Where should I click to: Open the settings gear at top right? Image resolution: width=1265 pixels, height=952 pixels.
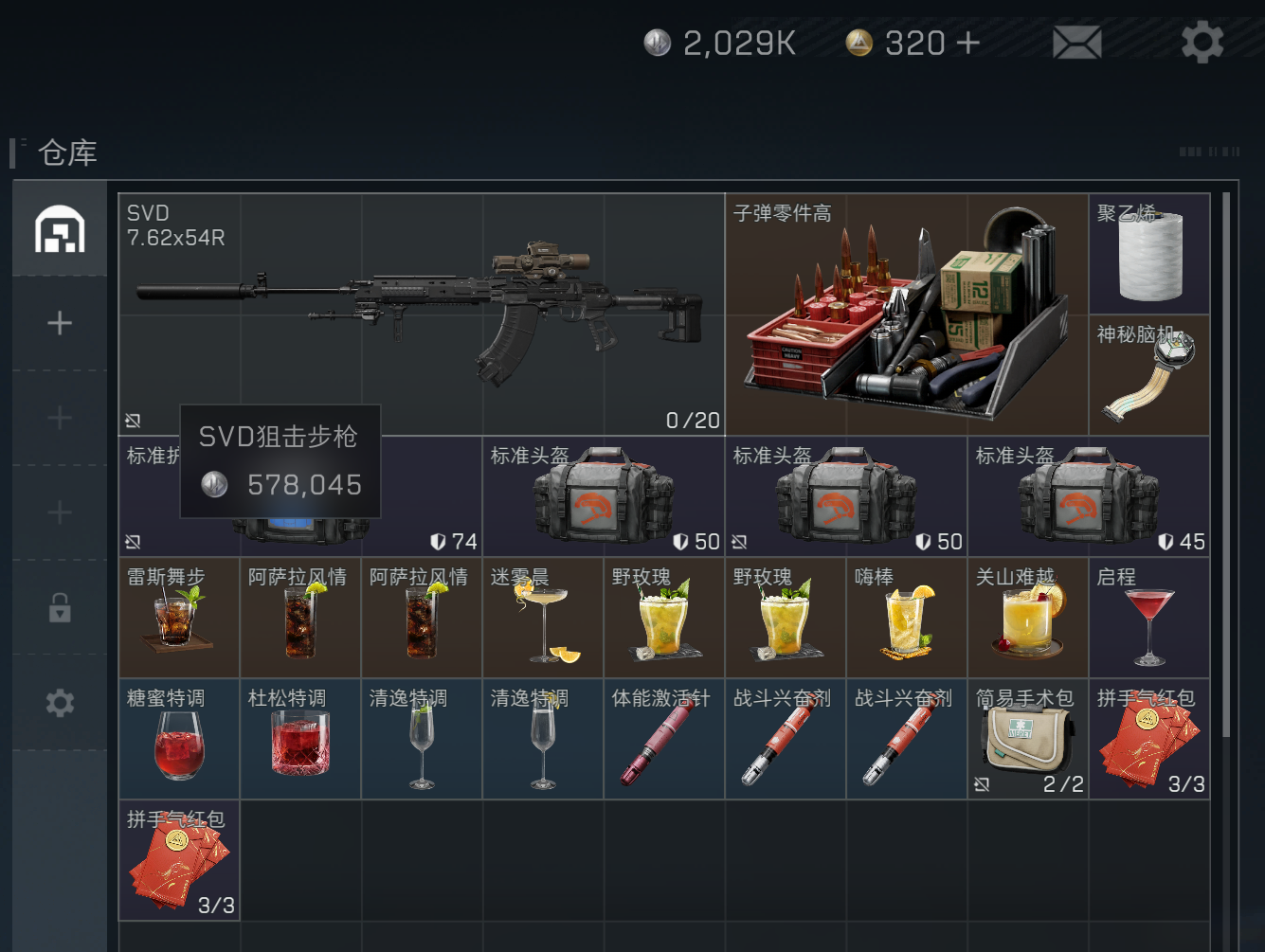pos(1202,43)
